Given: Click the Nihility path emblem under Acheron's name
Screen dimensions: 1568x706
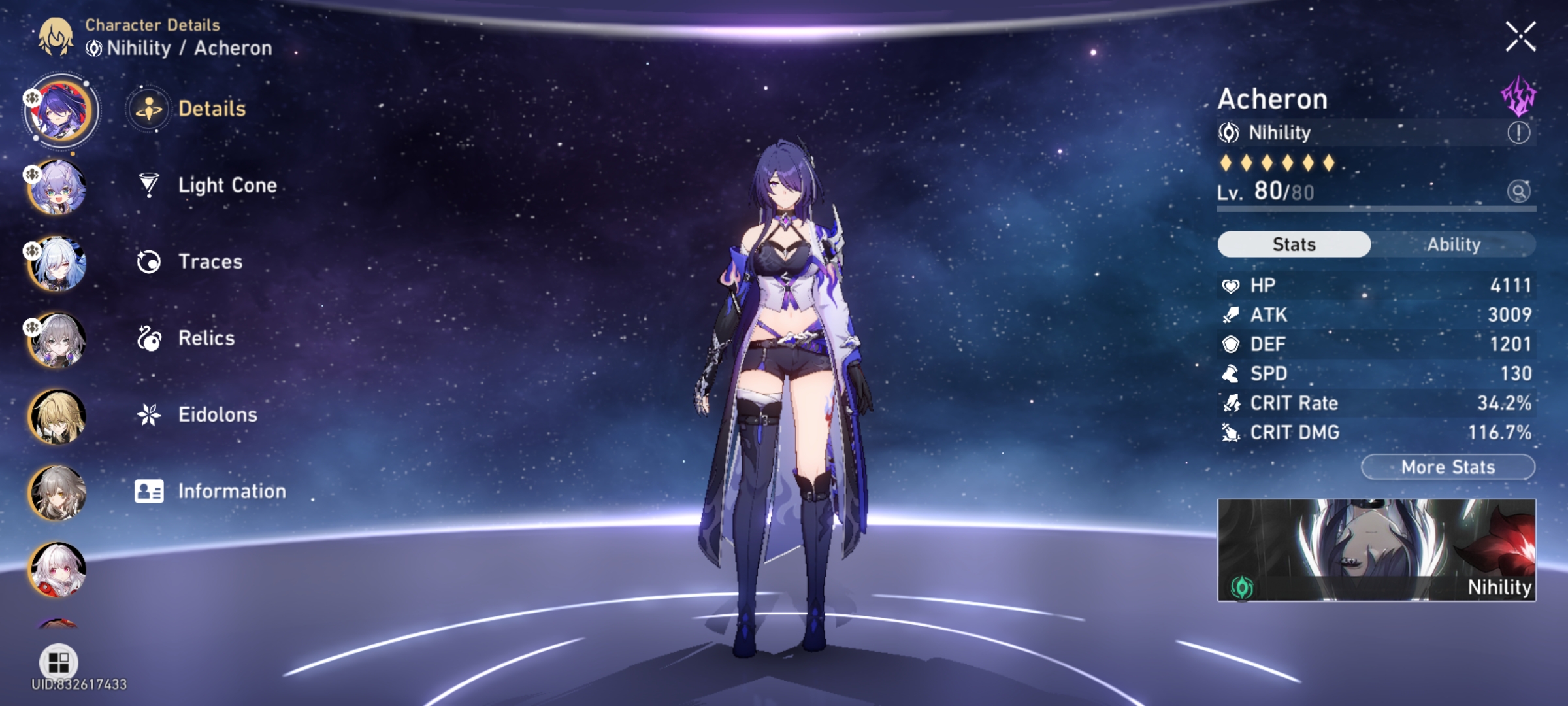Looking at the screenshot, I should click(1228, 133).
